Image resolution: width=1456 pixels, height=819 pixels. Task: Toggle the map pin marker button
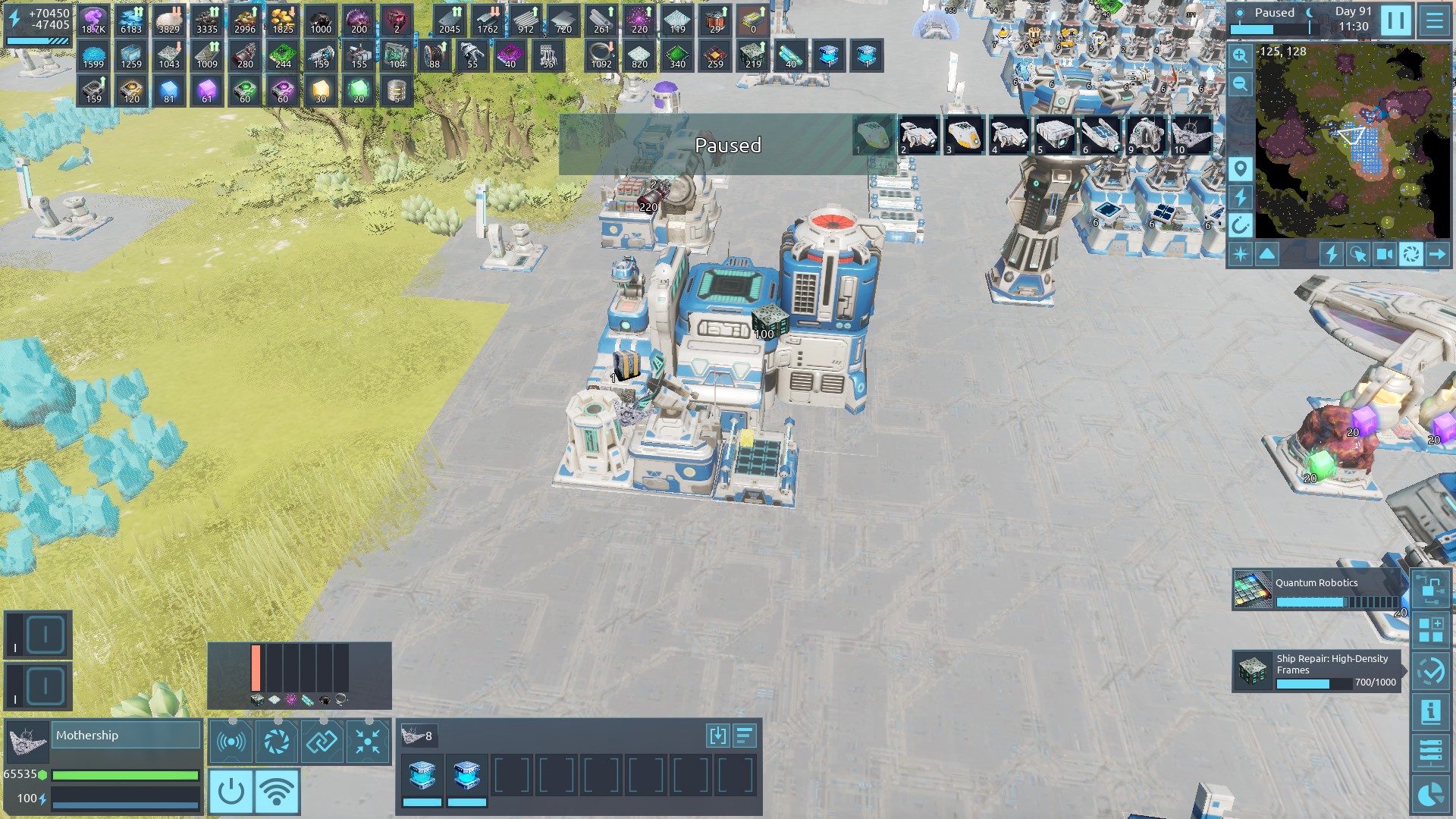[1240, 168]
